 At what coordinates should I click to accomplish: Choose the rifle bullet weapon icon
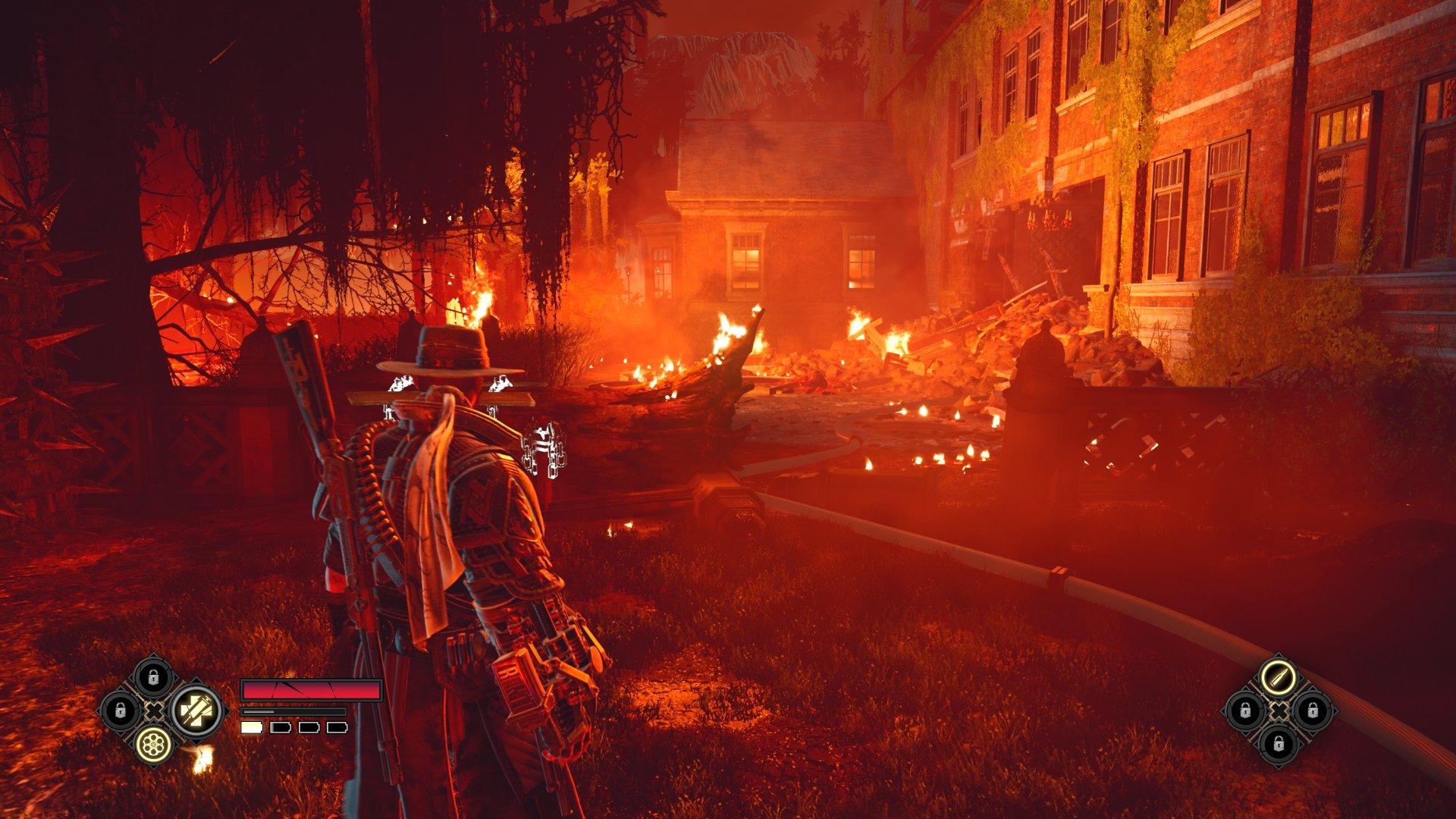[1279, 677]
